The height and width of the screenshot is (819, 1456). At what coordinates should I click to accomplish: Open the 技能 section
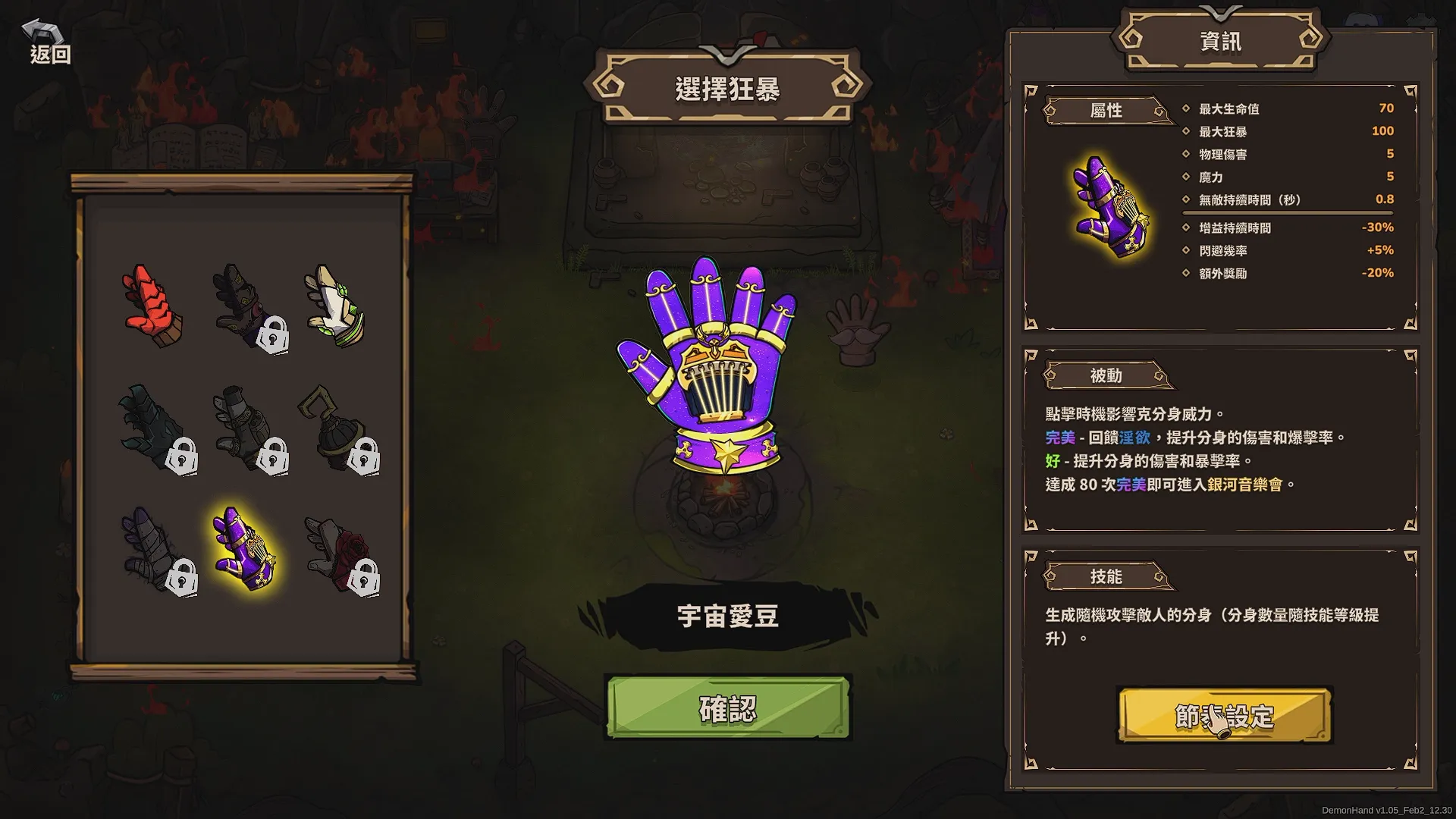point(1107,576)
